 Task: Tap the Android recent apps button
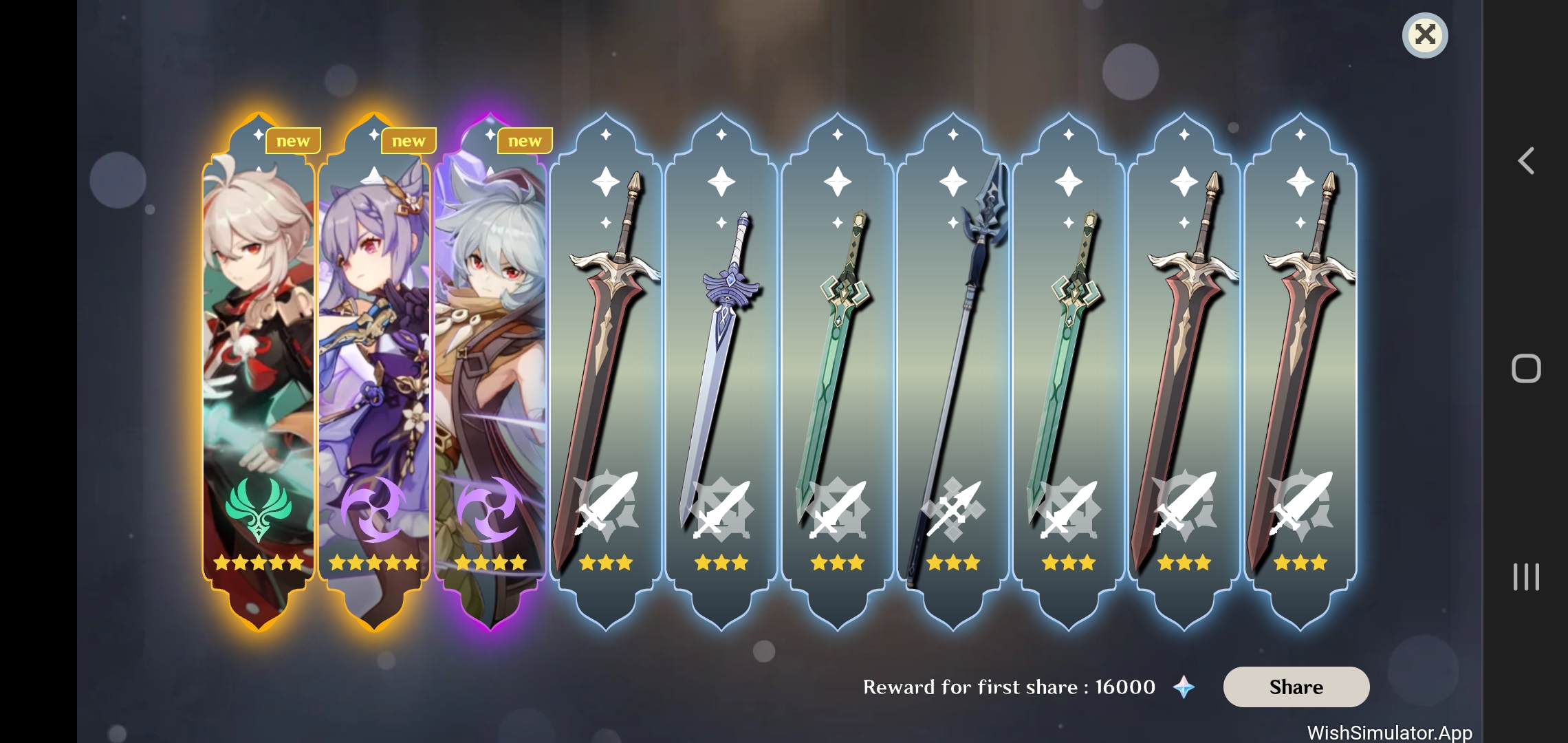tap(1526, 578)
